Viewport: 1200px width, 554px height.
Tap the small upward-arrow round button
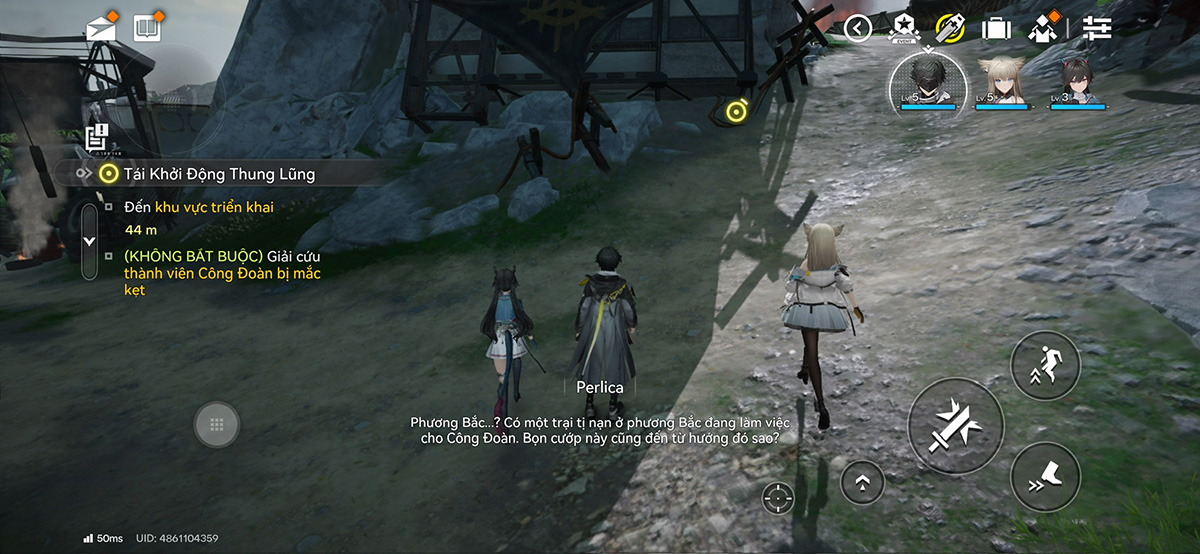click(862, 483)
